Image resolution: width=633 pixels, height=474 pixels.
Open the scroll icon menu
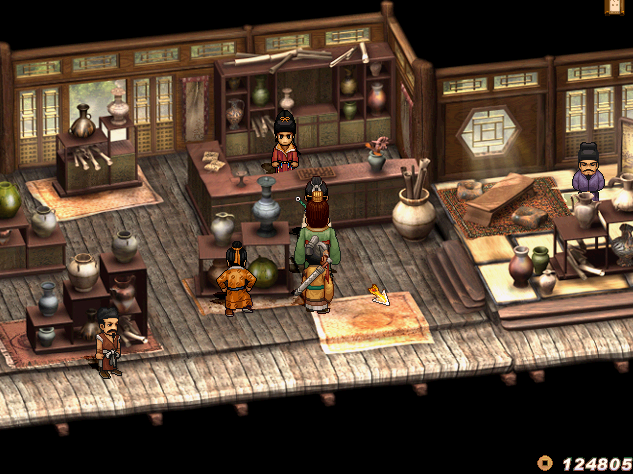coord(613,6)
